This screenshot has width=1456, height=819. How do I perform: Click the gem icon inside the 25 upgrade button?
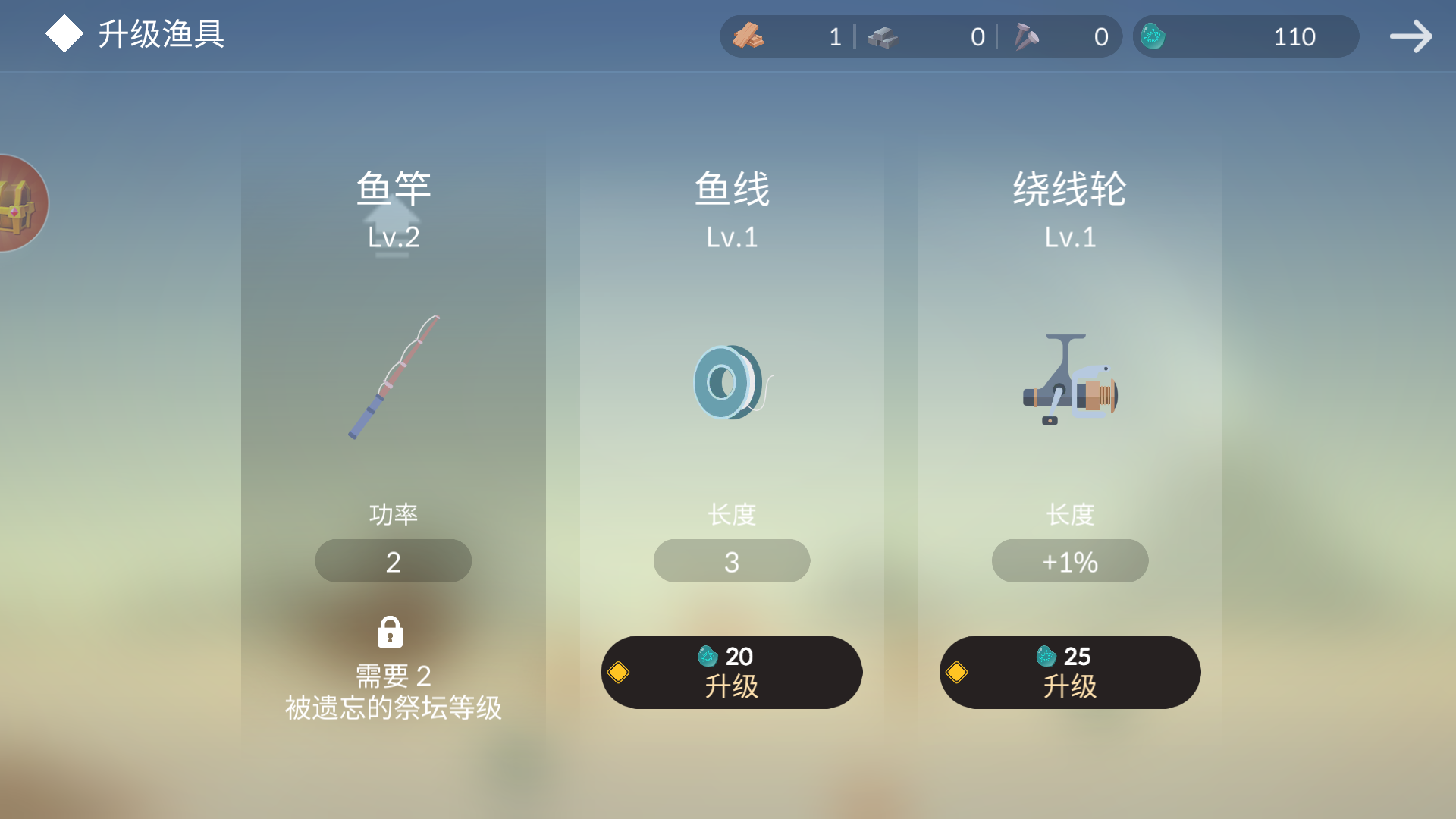[x=1045, y=657]
